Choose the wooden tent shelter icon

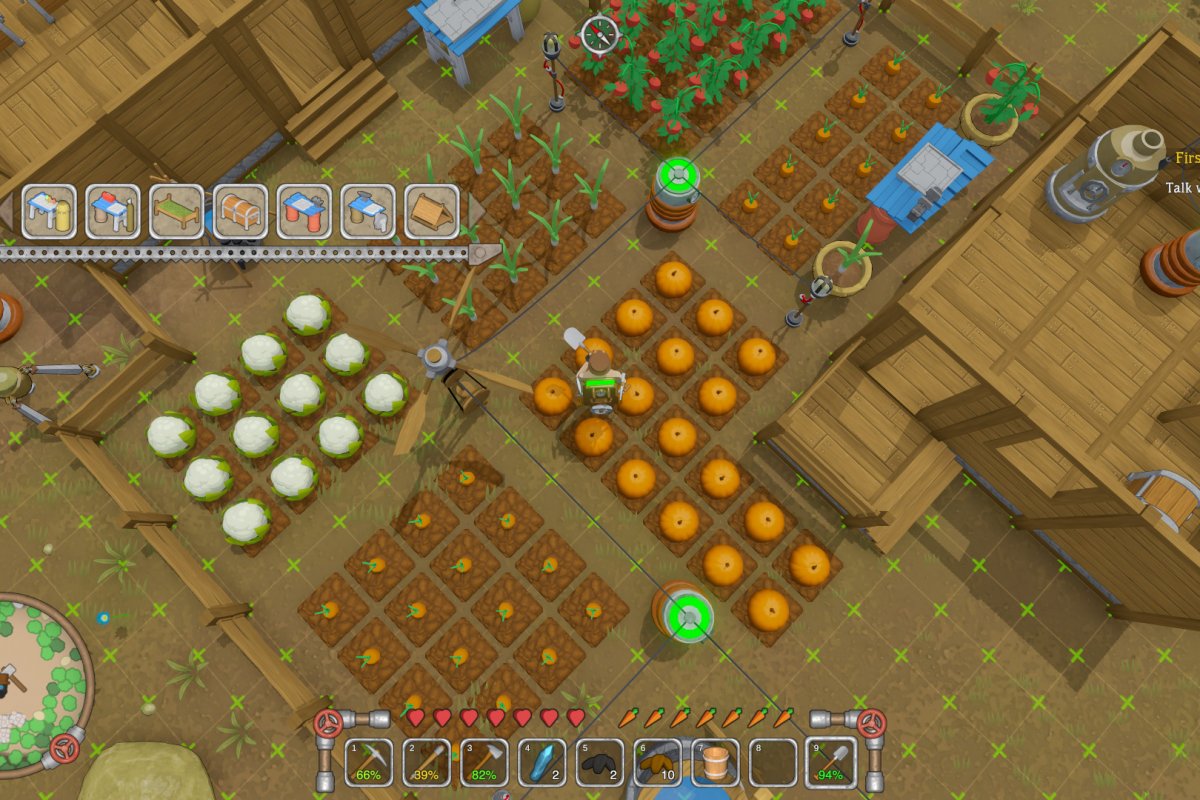(432, 211)
